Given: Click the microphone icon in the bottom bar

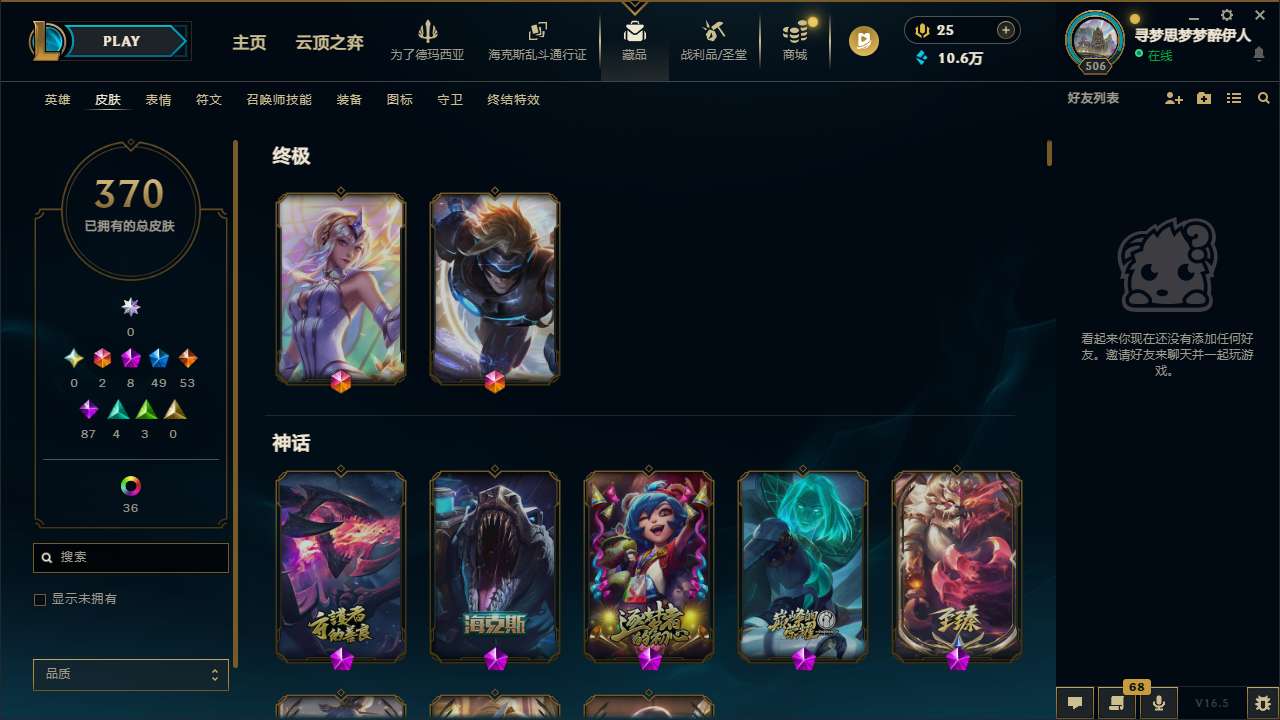Looking at the screenshot, I should 1158,701.
